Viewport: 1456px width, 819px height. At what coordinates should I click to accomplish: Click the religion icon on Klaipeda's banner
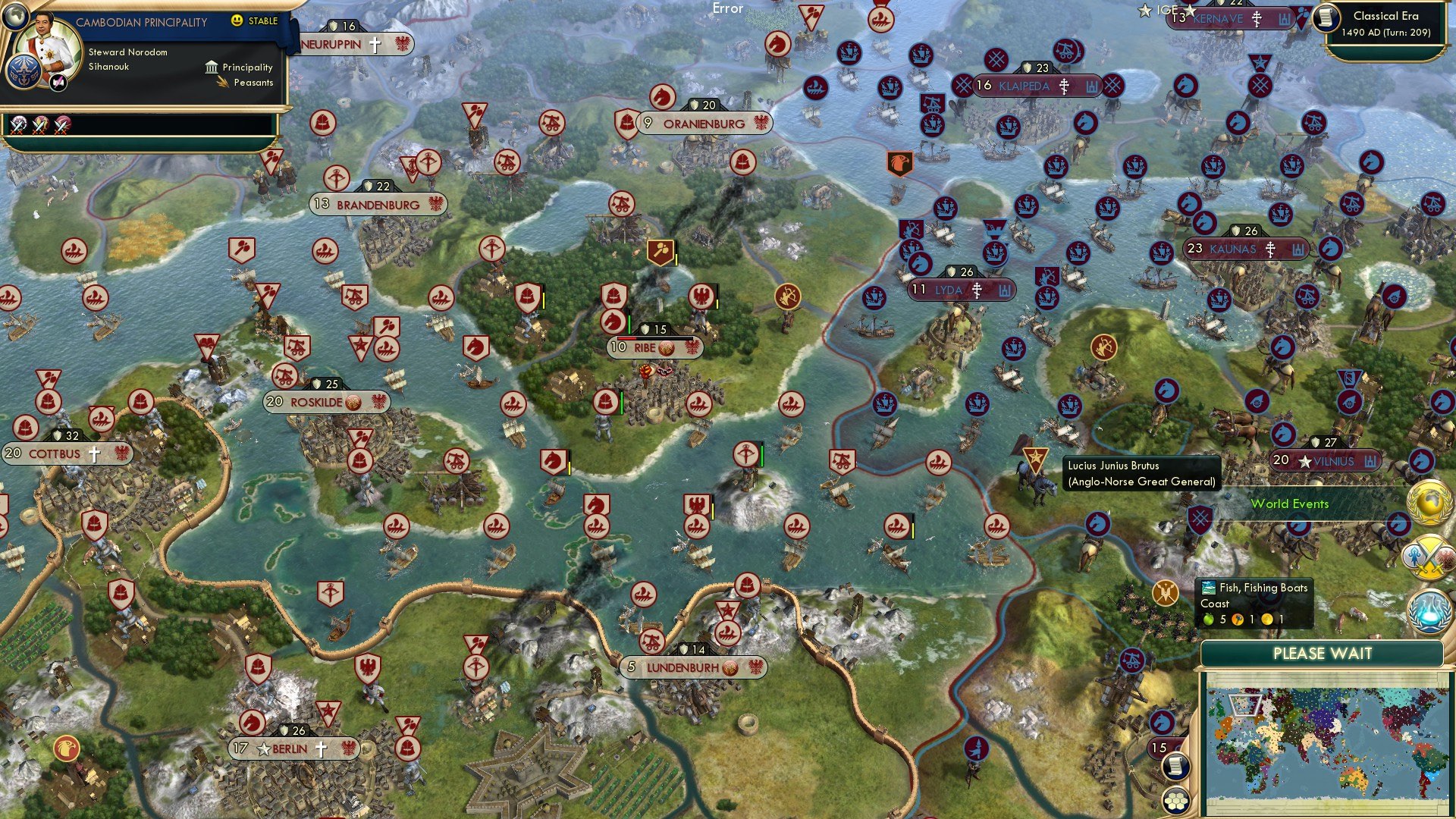[1065, 86]
